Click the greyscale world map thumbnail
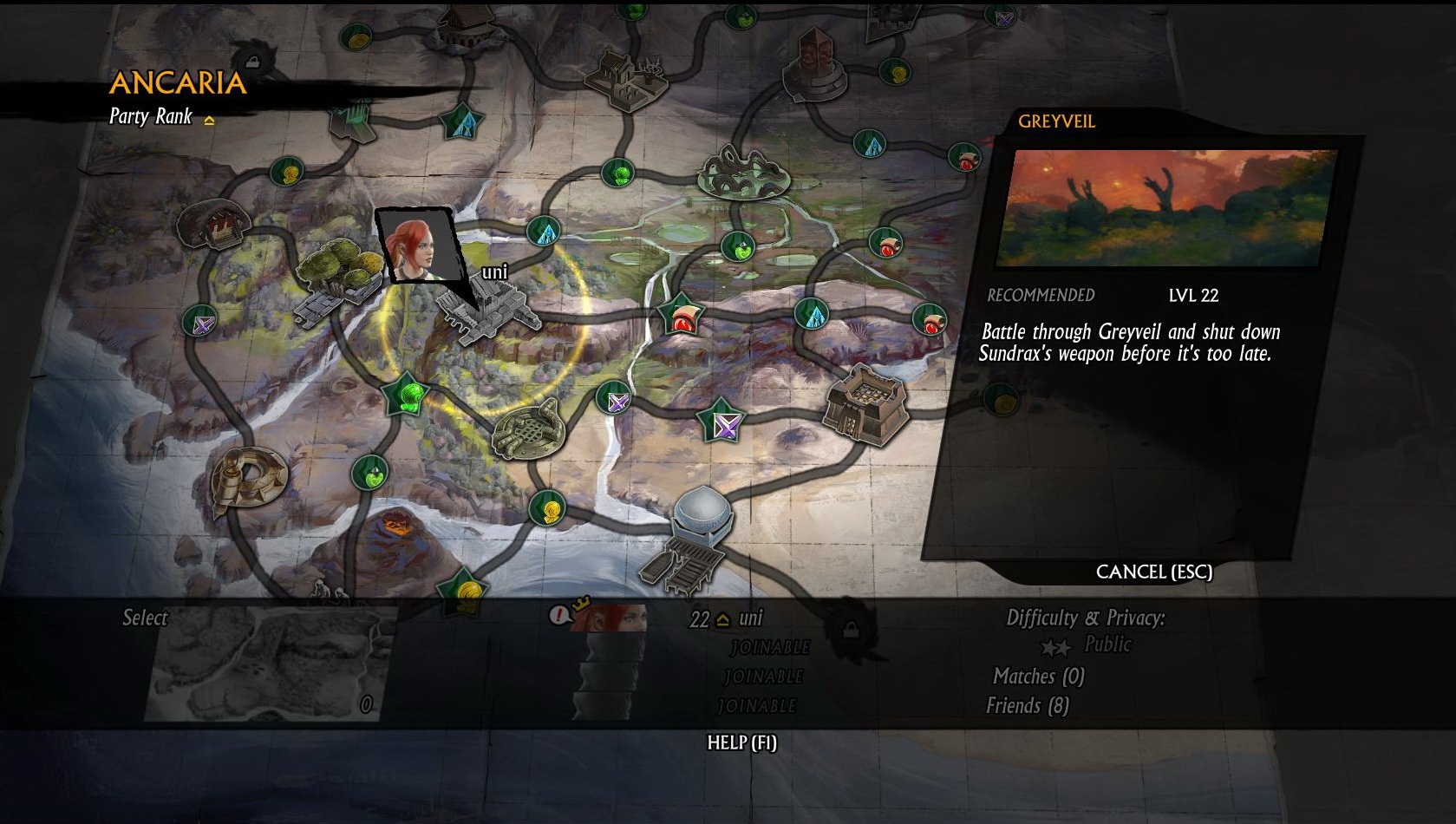Image resolution: width=1456 pixels, height=824 pixels. 267,664
